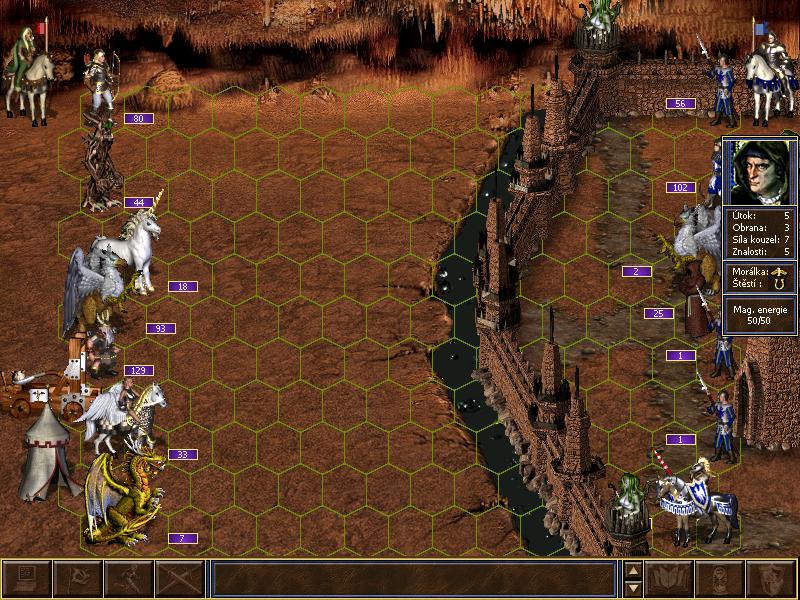Surrender the battle with the flag button
Viewport: 800px width, 600px height.
coord(78,579)
